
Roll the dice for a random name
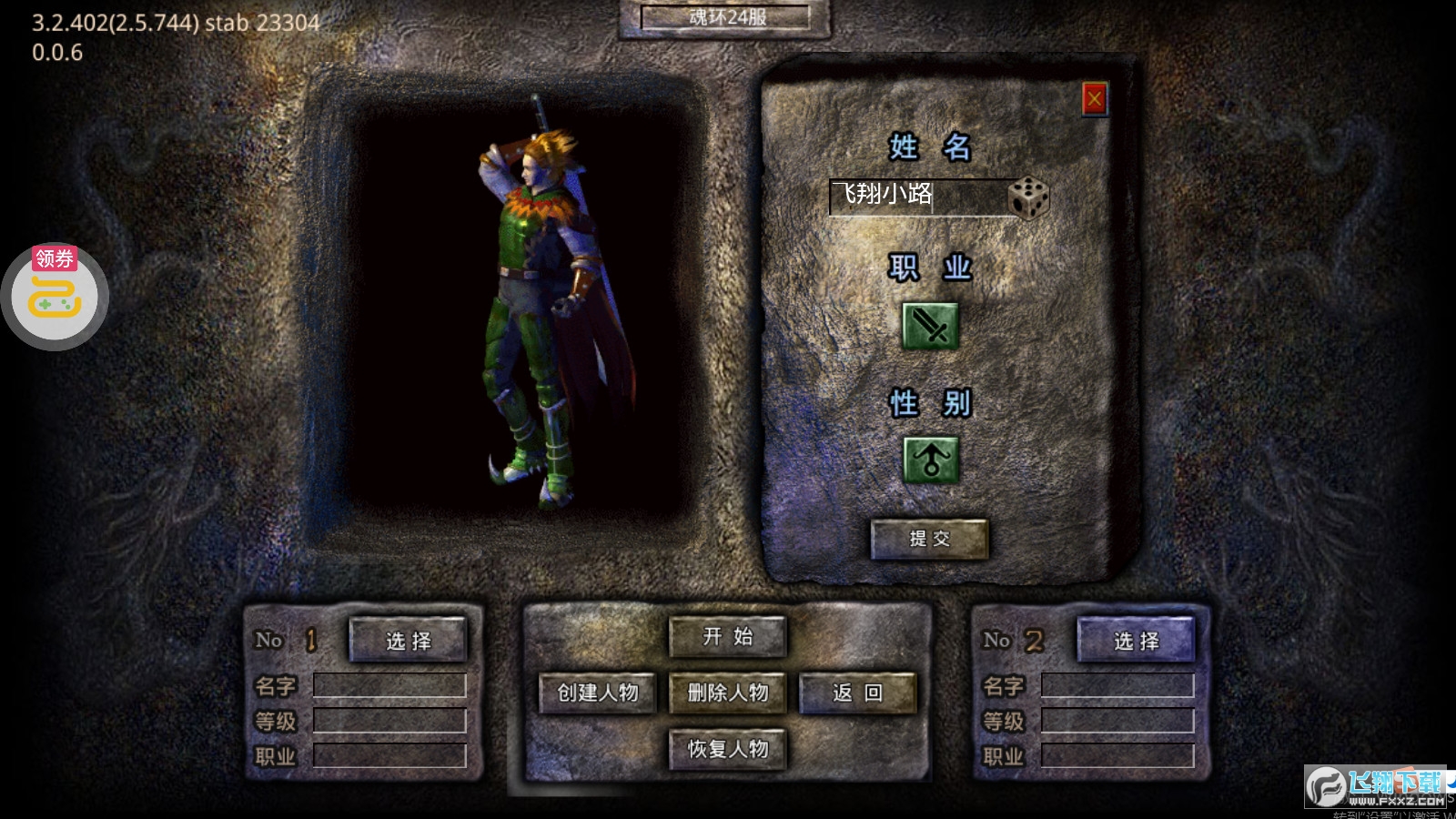click(1029, 197)
